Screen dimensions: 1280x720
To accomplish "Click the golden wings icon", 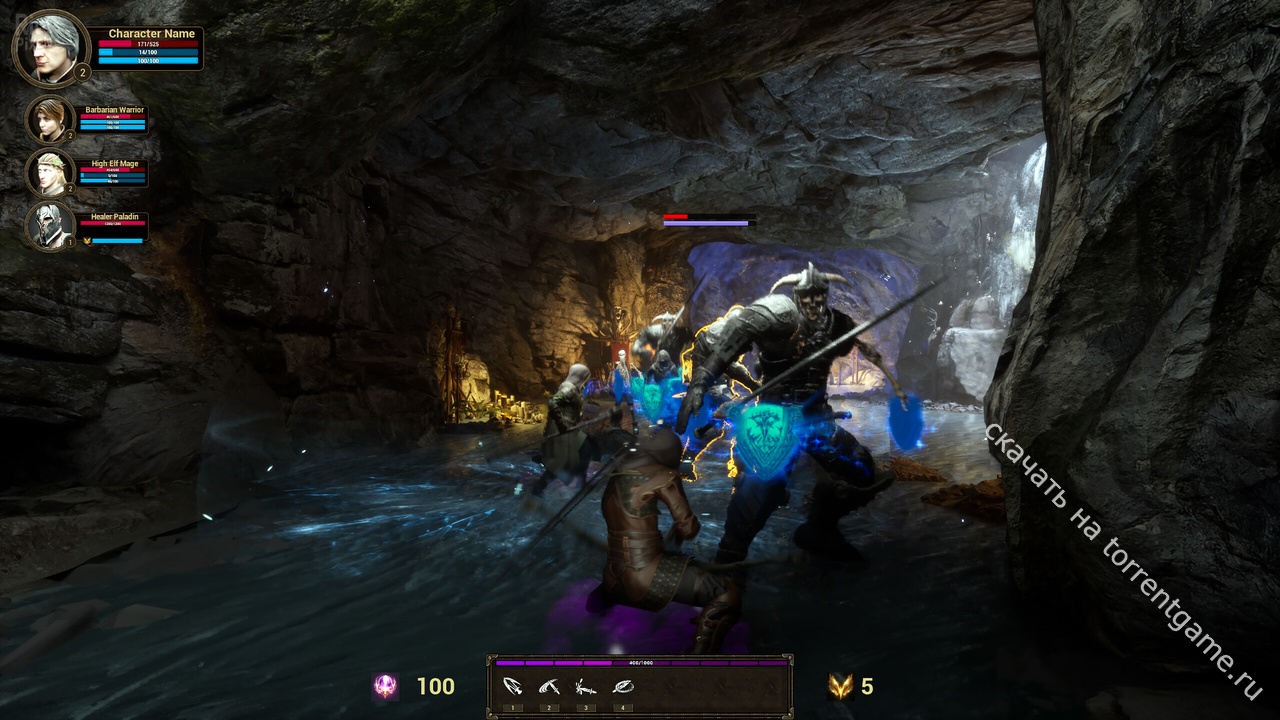I will point(840,686).
